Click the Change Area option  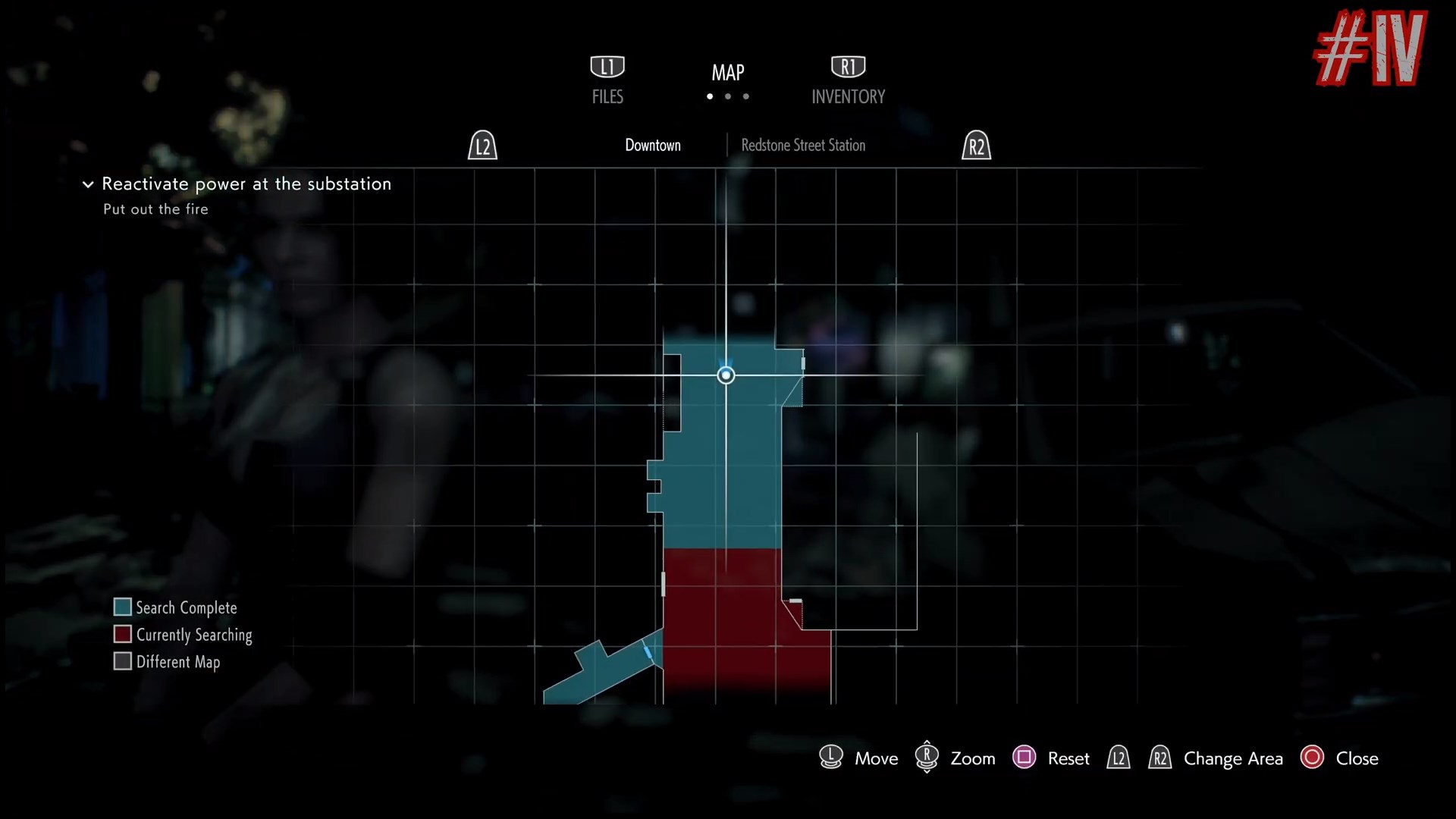pos(1232,758)
